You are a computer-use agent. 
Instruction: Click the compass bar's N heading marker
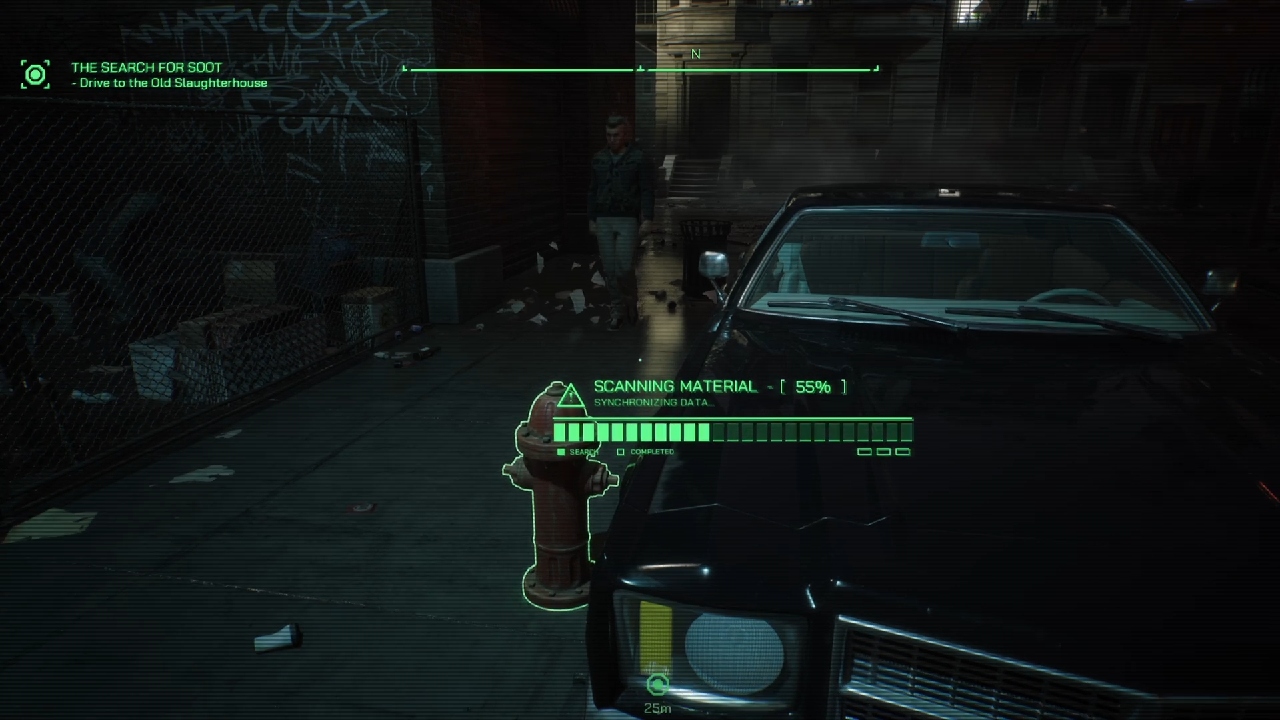[696, 55]
